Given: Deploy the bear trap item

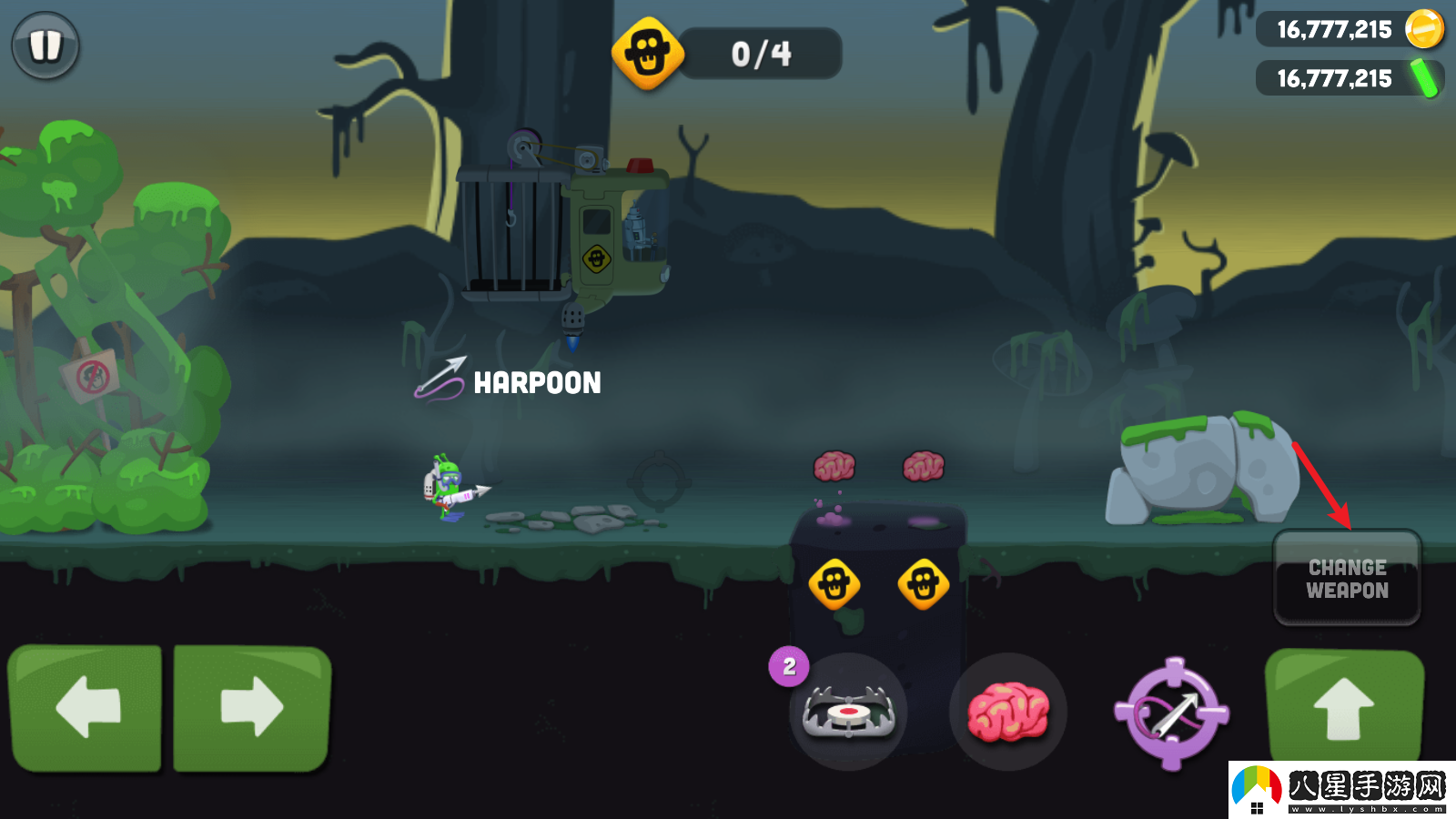Looking at the screenshot, I should (x=848, y=712).
